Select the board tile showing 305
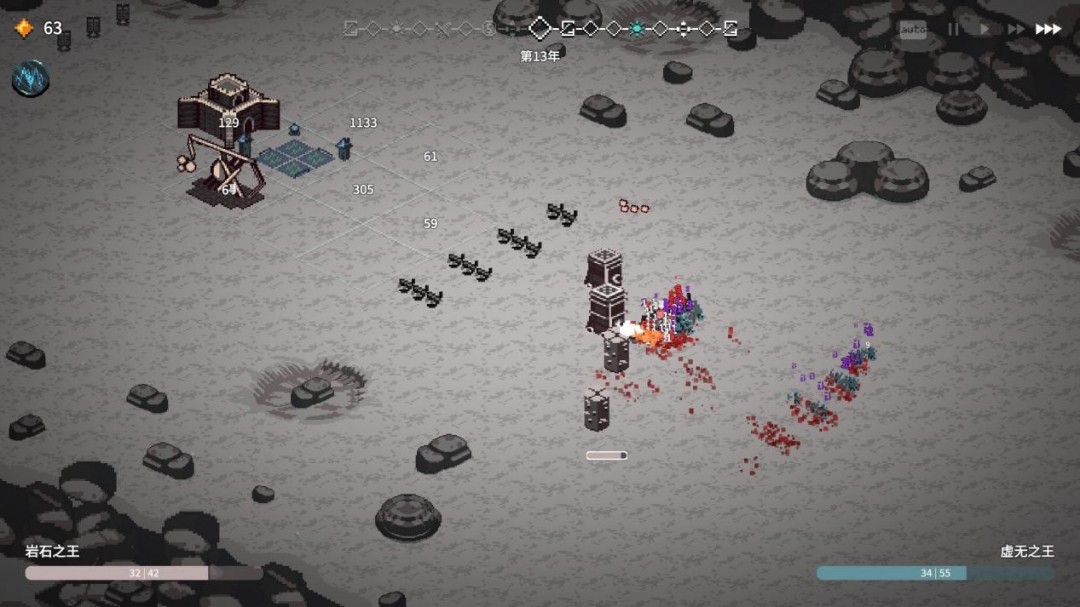 pyautogui.click(x=363, y=190)
